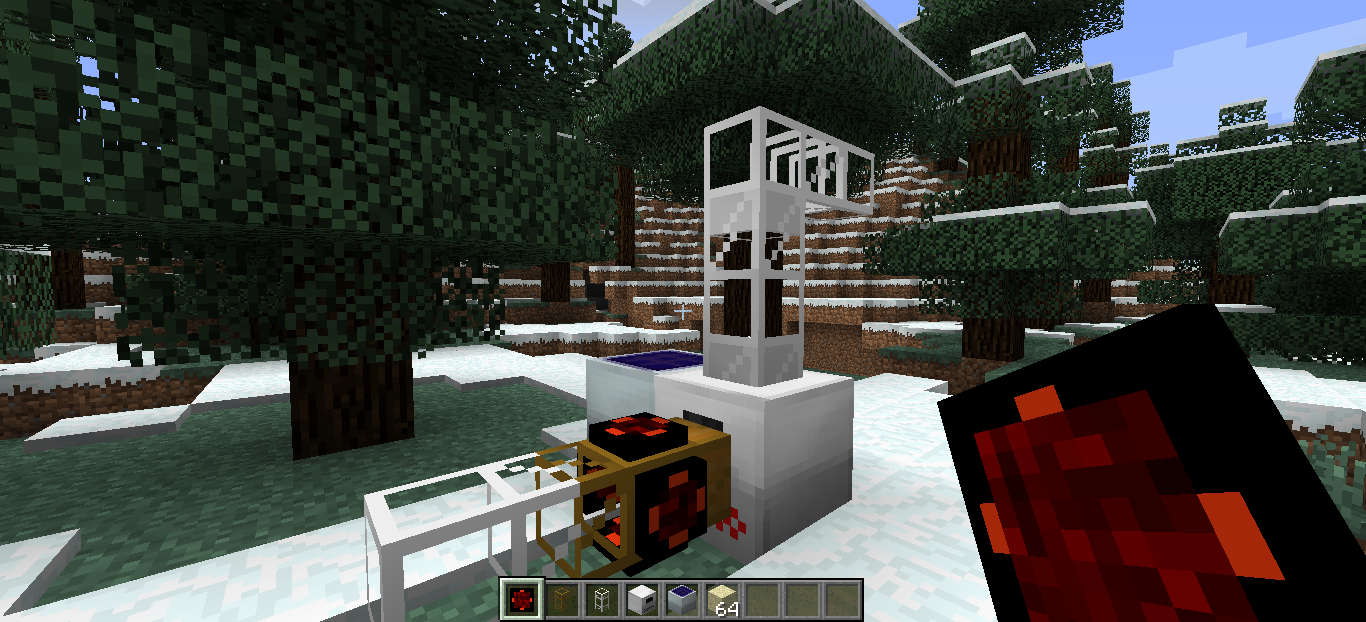The width and height of the screenshot is (1366, 622).
Task: Pick the blue-topped grey block slot
Action: coord(682,599)
